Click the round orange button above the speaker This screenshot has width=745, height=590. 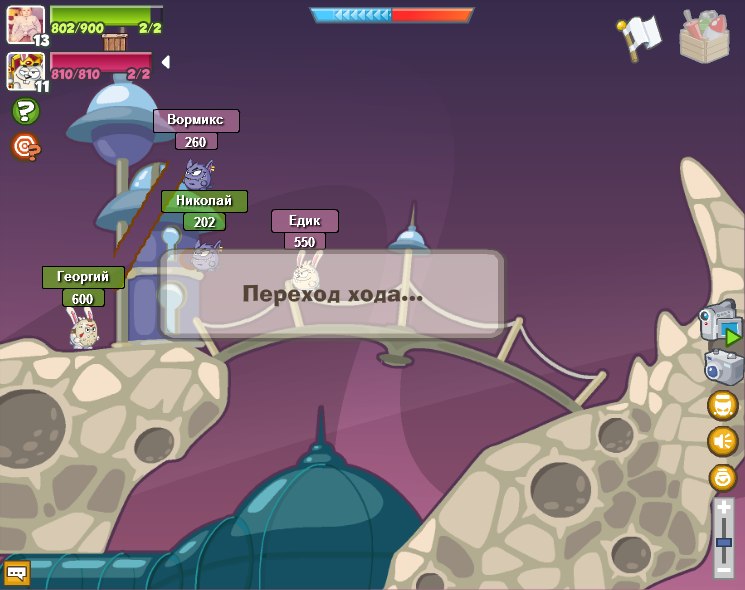click(722, 405)
